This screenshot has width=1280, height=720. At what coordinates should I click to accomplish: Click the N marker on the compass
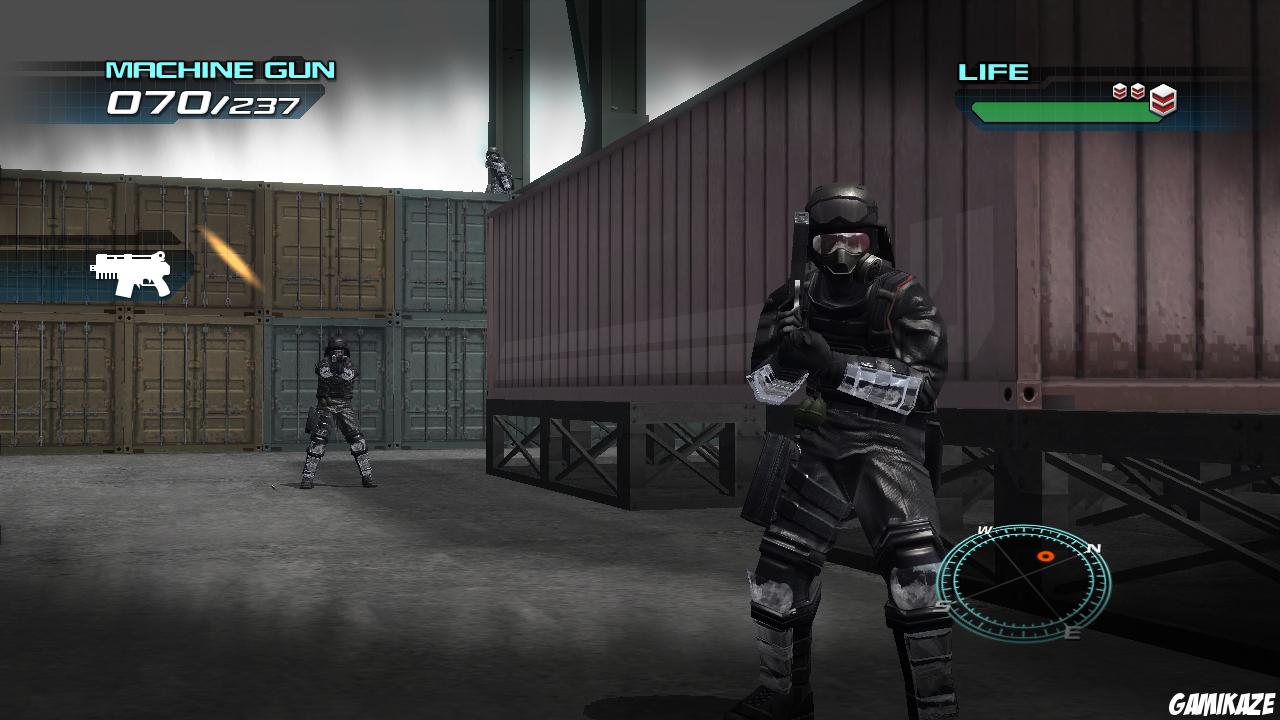pyautogui.click(x=1094, y=548)
